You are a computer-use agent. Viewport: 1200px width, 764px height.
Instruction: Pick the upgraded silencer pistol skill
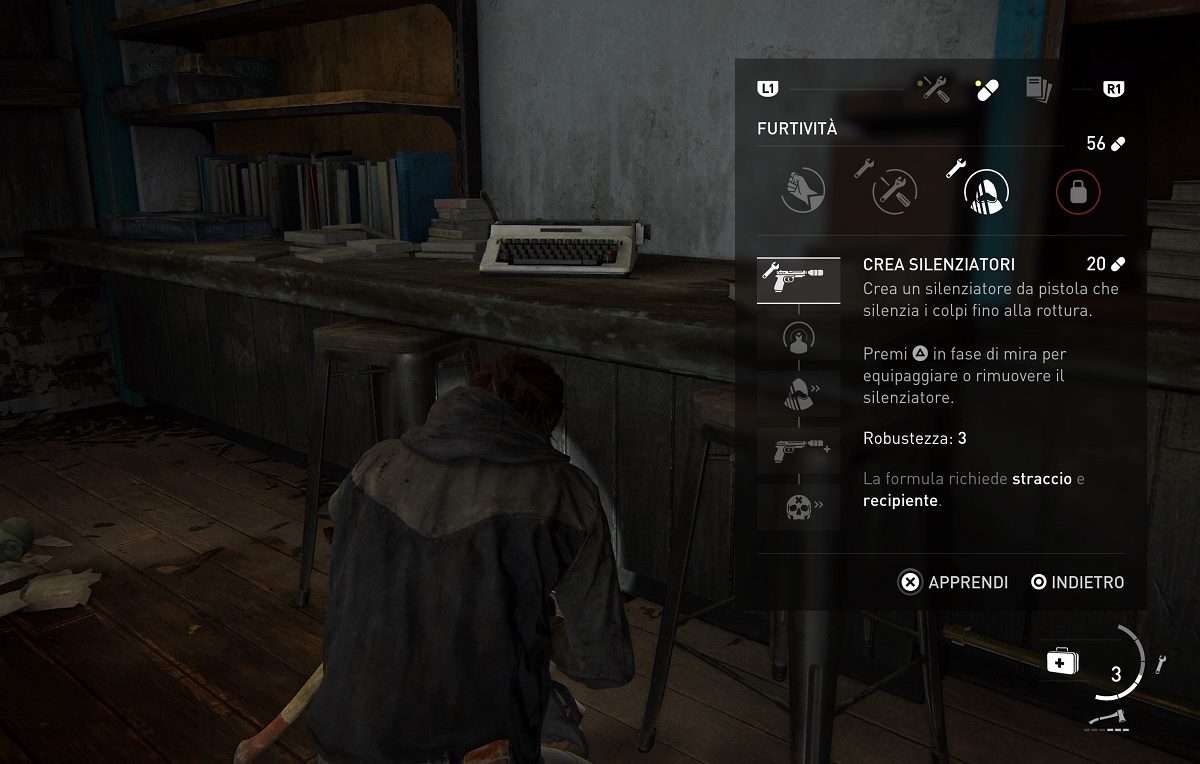pyautogui.click(x=797, y=452)
